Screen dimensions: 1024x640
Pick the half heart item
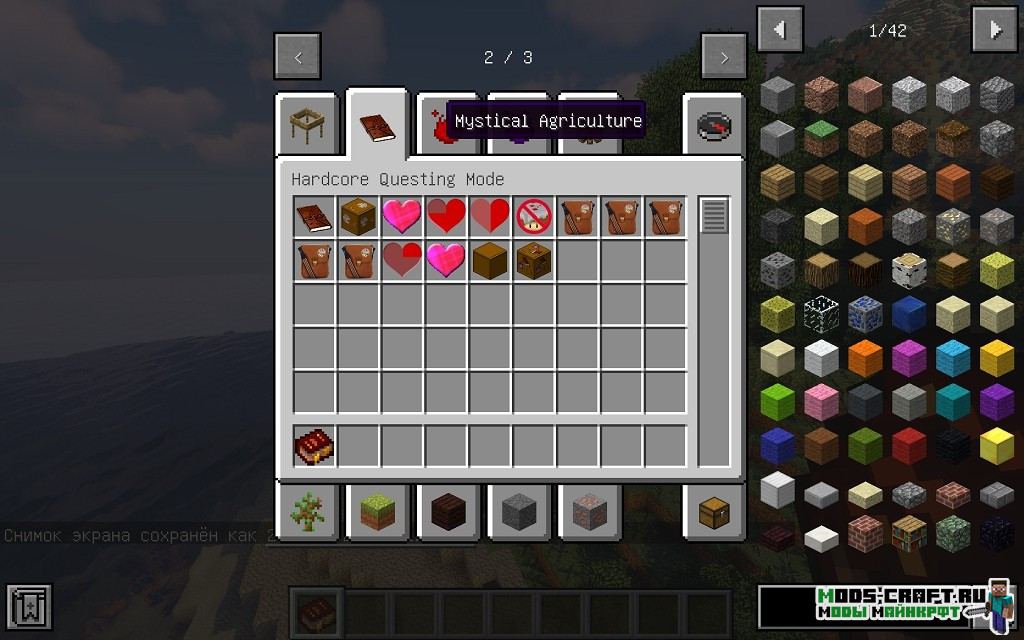coord(490,217)
